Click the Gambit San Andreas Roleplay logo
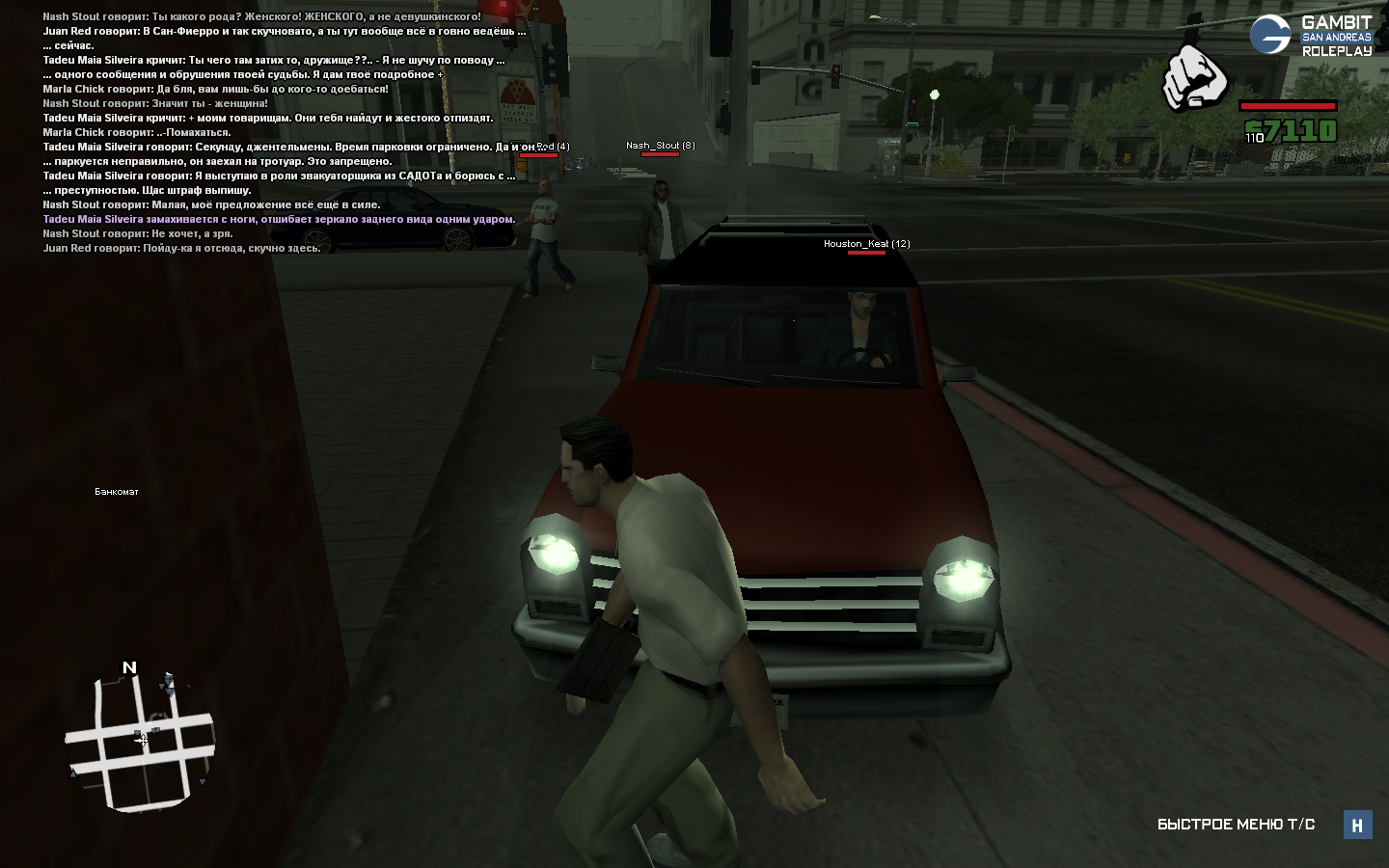Image resolution: width=1389 pixels, height=868 pixels. pos(1311,36)
